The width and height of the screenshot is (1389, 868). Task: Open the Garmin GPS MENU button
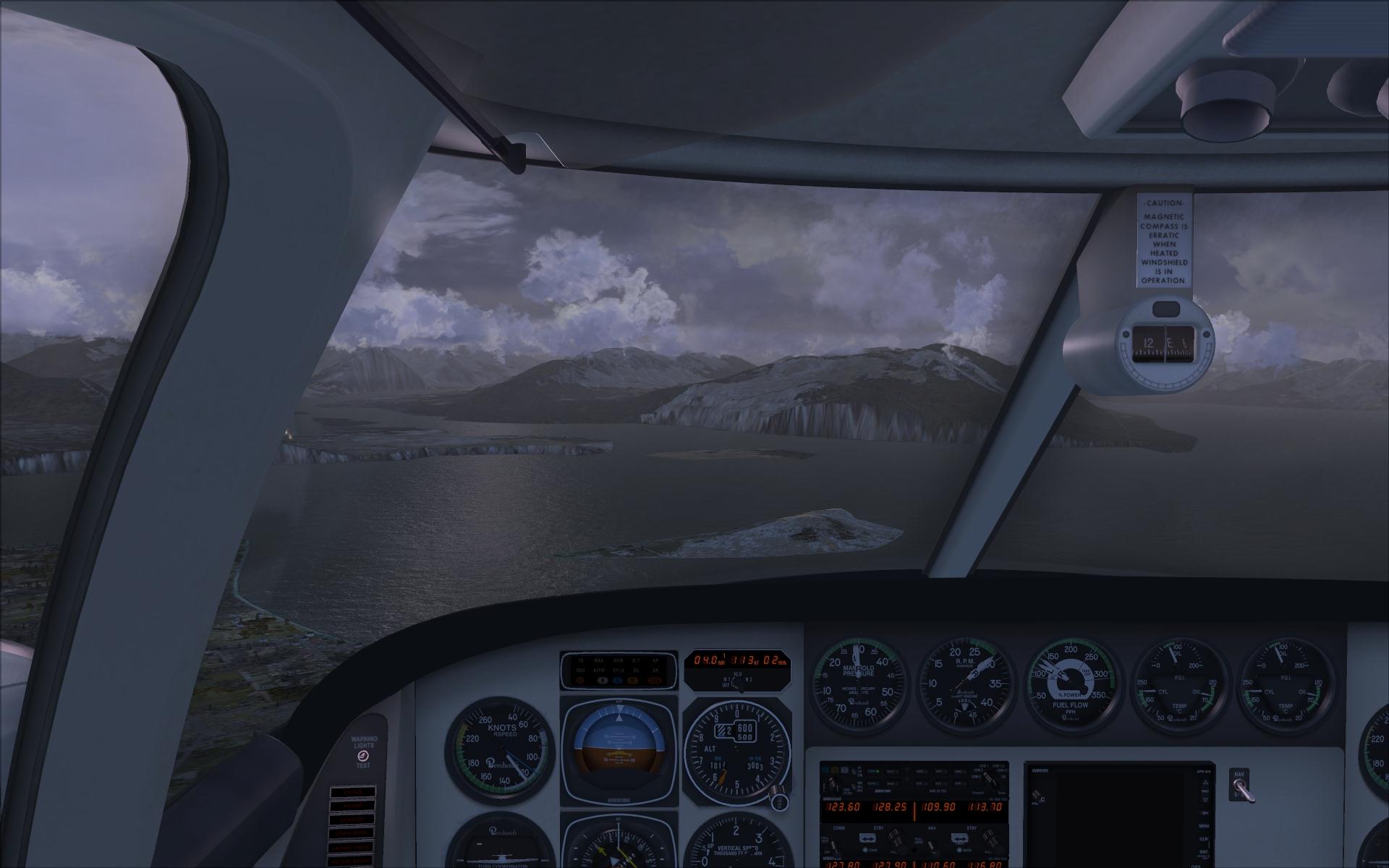point(1204,826)
